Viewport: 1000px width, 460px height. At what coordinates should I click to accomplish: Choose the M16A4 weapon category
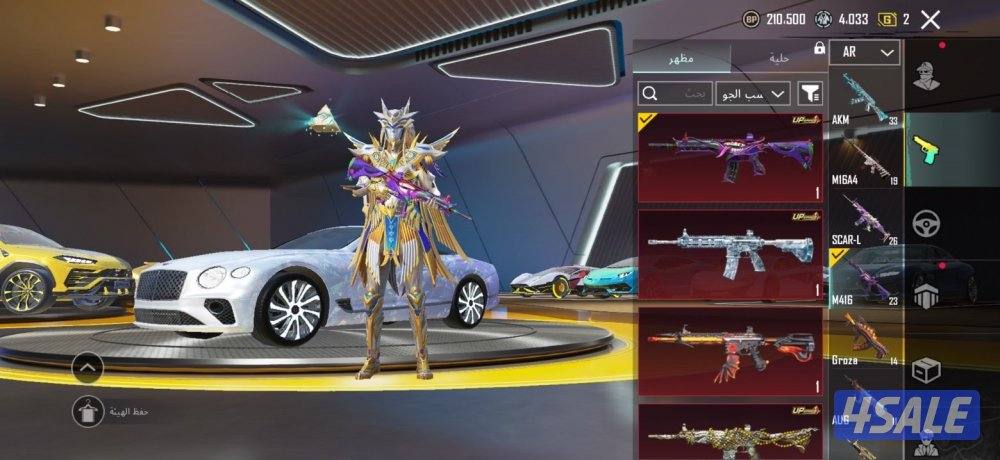[864, 155]
